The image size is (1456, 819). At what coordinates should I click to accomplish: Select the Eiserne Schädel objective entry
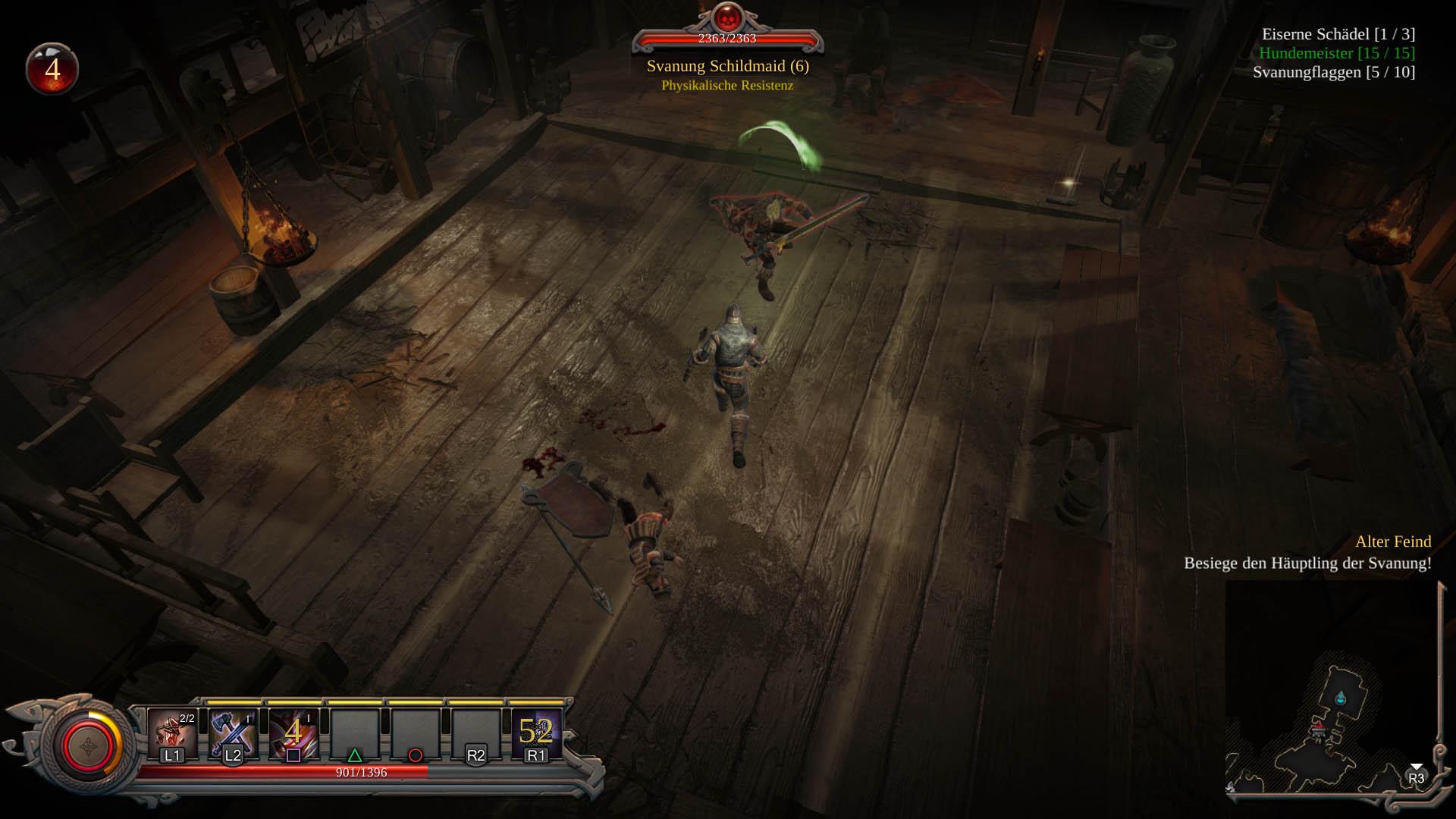tap(1338, 34)
